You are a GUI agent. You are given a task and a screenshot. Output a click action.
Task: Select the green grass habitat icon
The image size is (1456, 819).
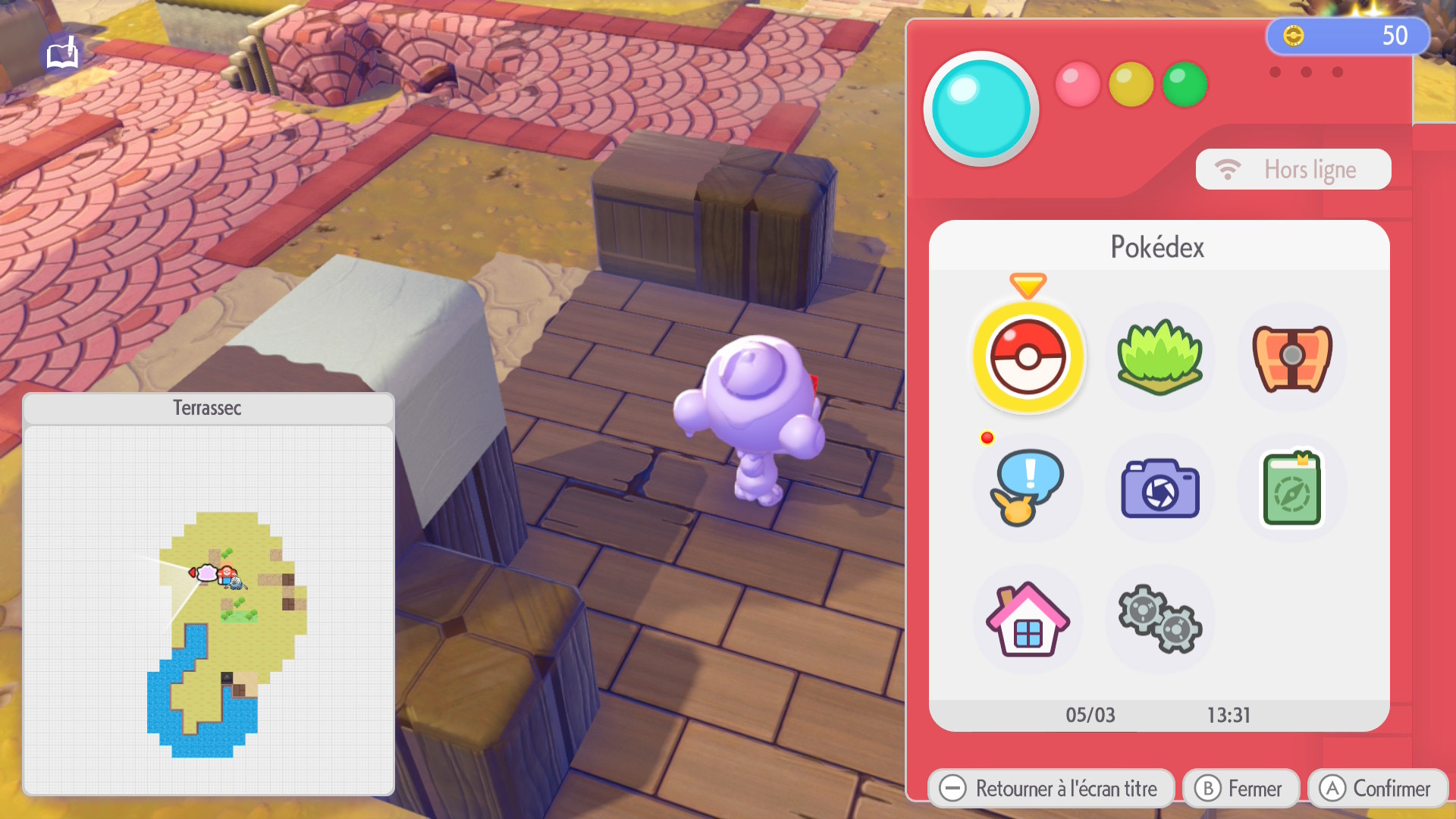click(x=1159, y=357)
